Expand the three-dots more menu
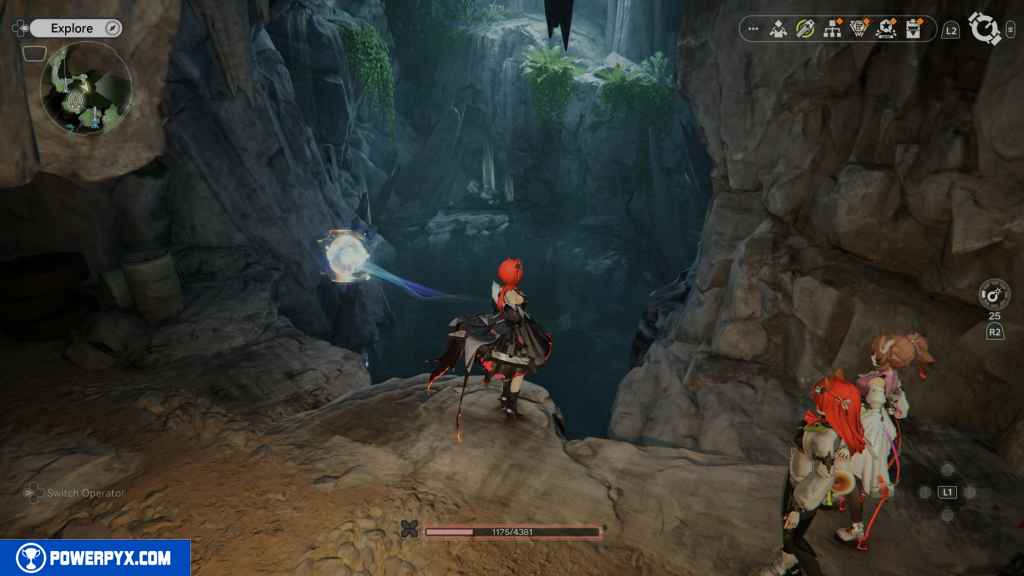 [x=753, y=29]
